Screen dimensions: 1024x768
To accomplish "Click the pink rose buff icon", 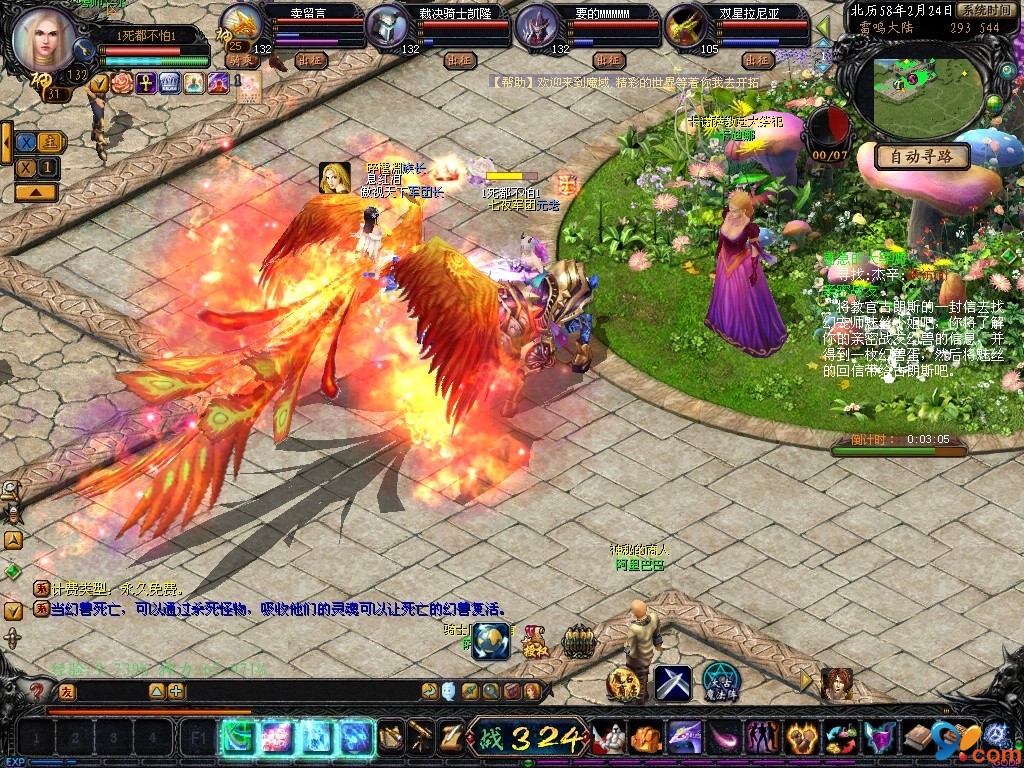I will pyautogui.click(x=122, y=83).
